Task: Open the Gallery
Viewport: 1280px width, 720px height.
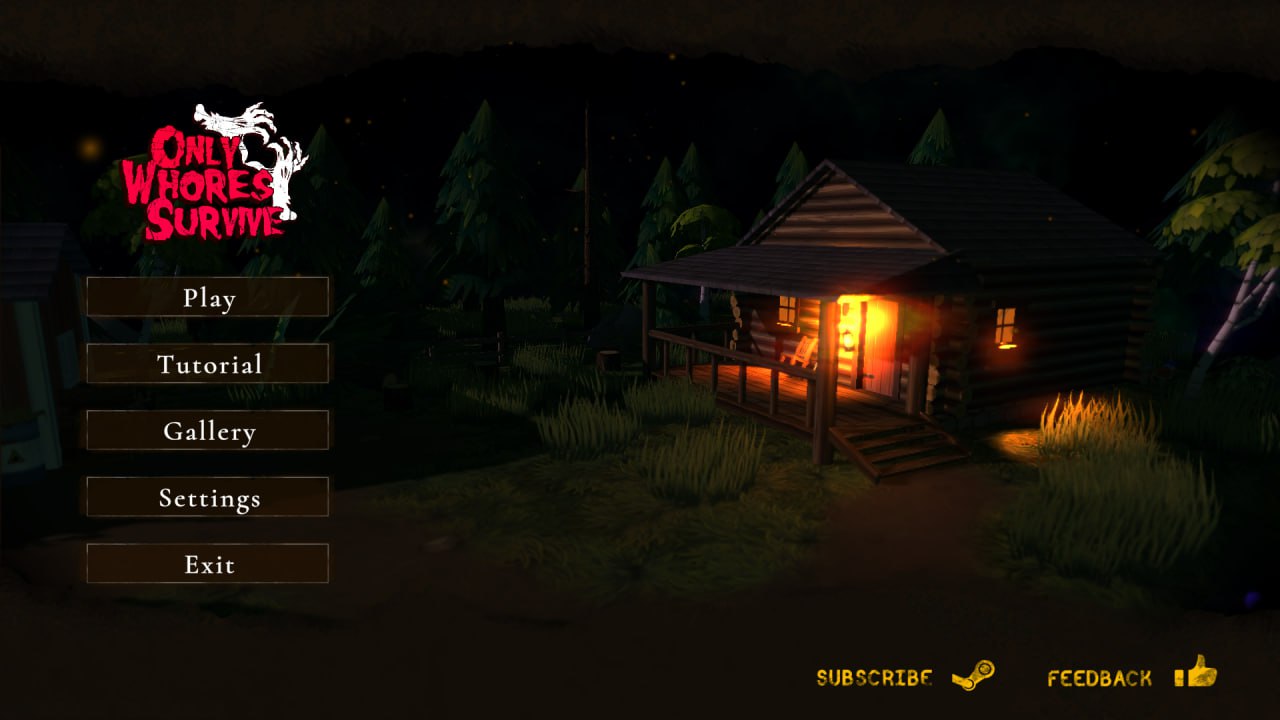Action: (x=208, y=431)
